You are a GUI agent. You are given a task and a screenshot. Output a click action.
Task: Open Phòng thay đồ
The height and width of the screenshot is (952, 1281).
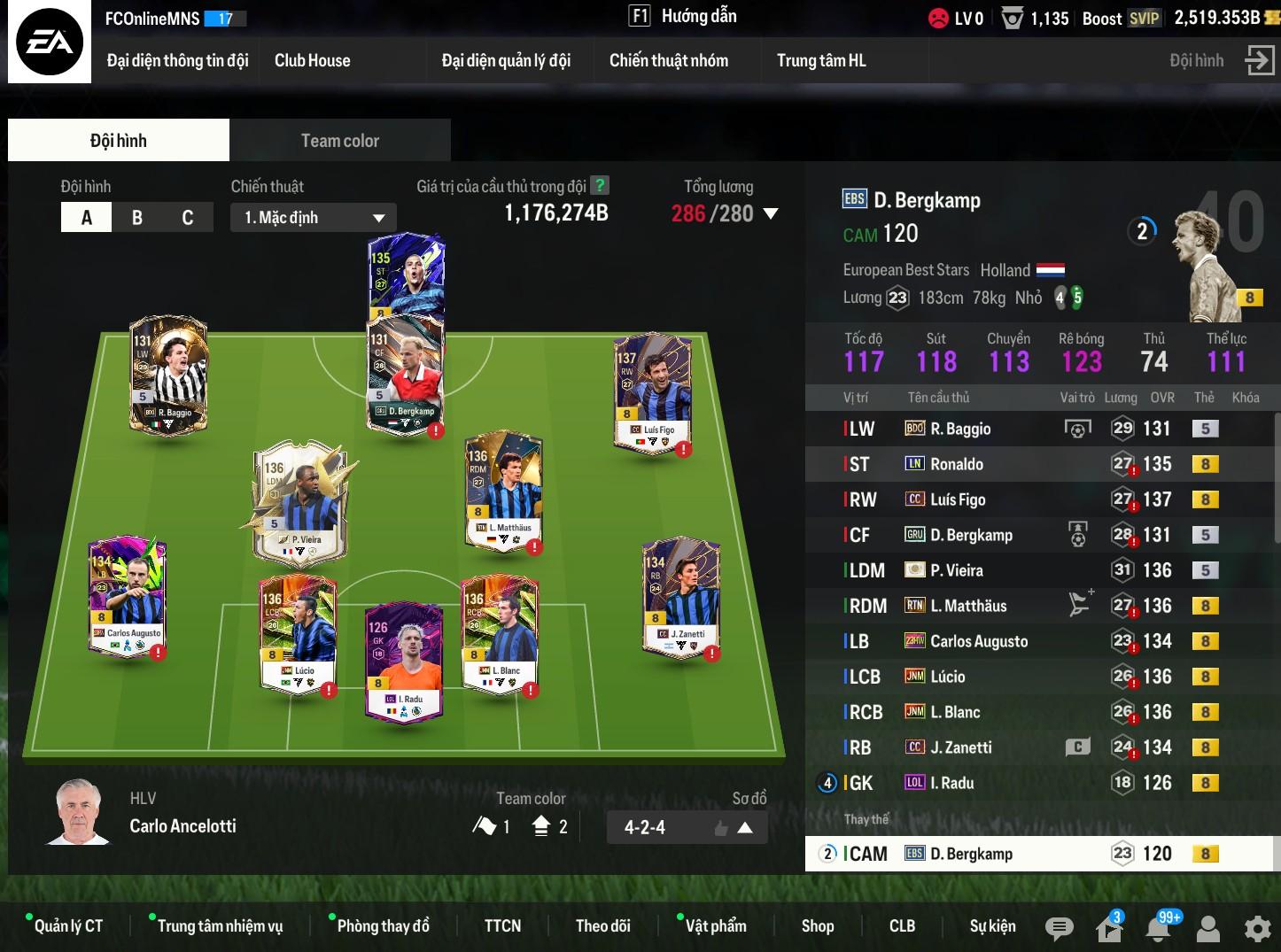[x=383, y=926]
